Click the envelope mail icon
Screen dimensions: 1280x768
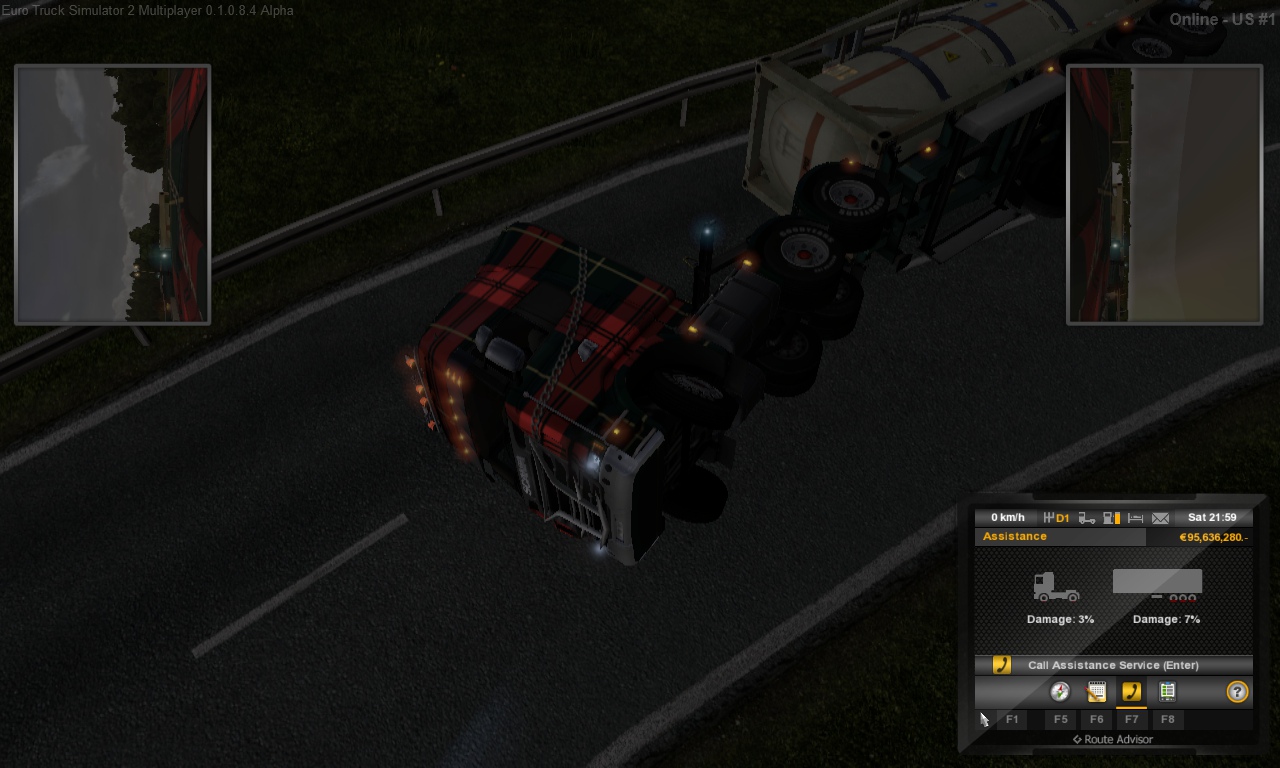pyautogui.click(x=1160, y=518)
